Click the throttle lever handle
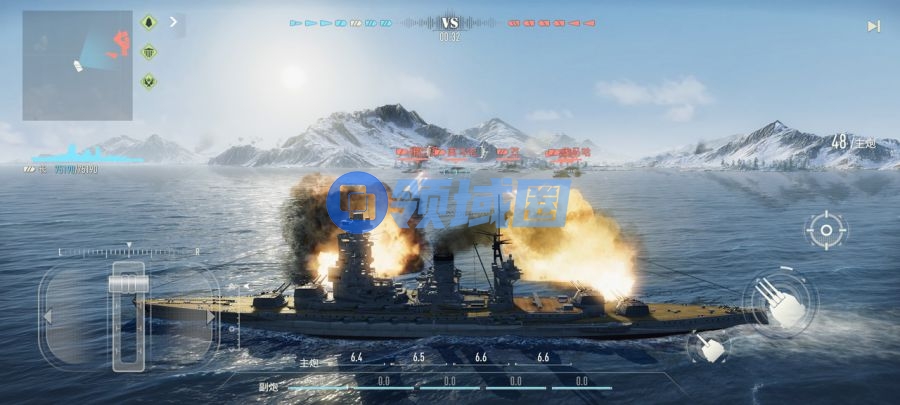This screenshot has height=405, width=900. 128,285
